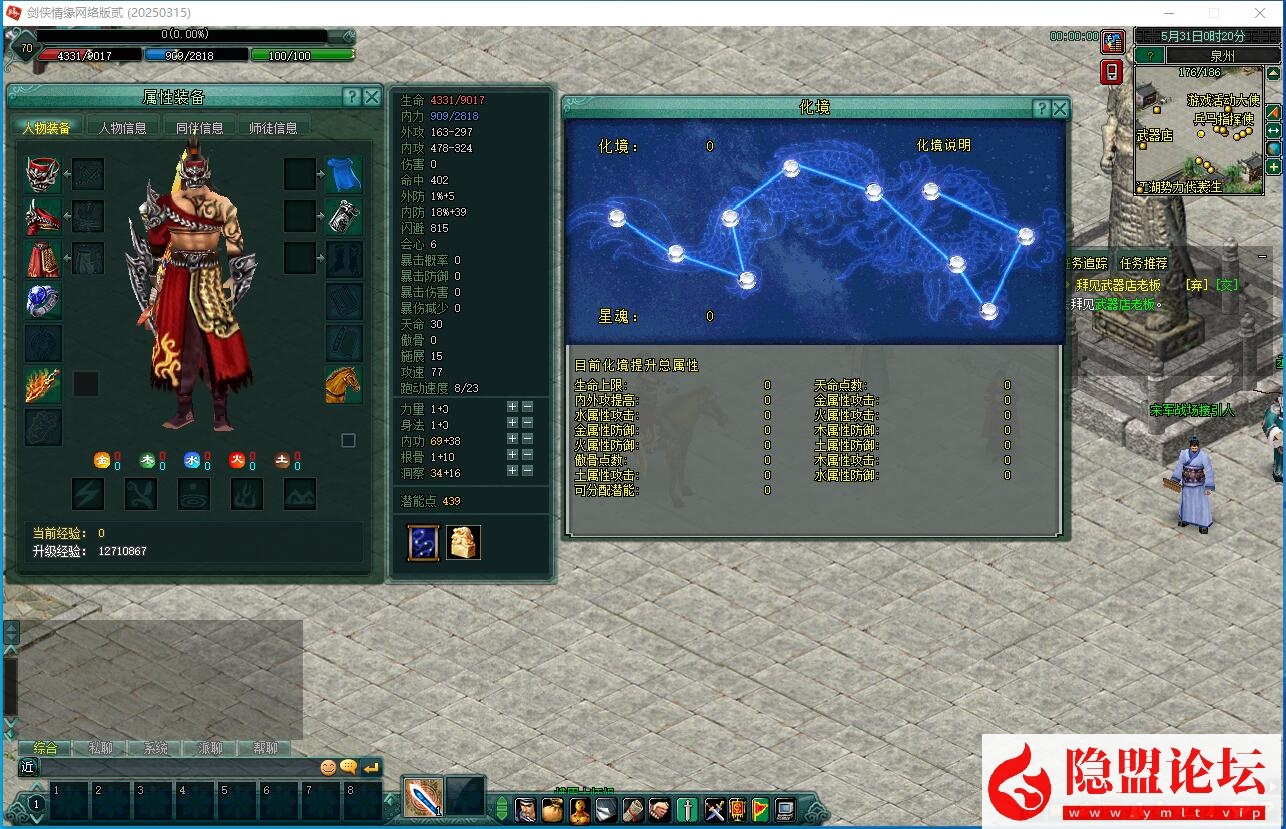The width and height of the screenshot is (1286, 829).
Task: Increase 力量 with its plus button
Action: coord(512,407)
